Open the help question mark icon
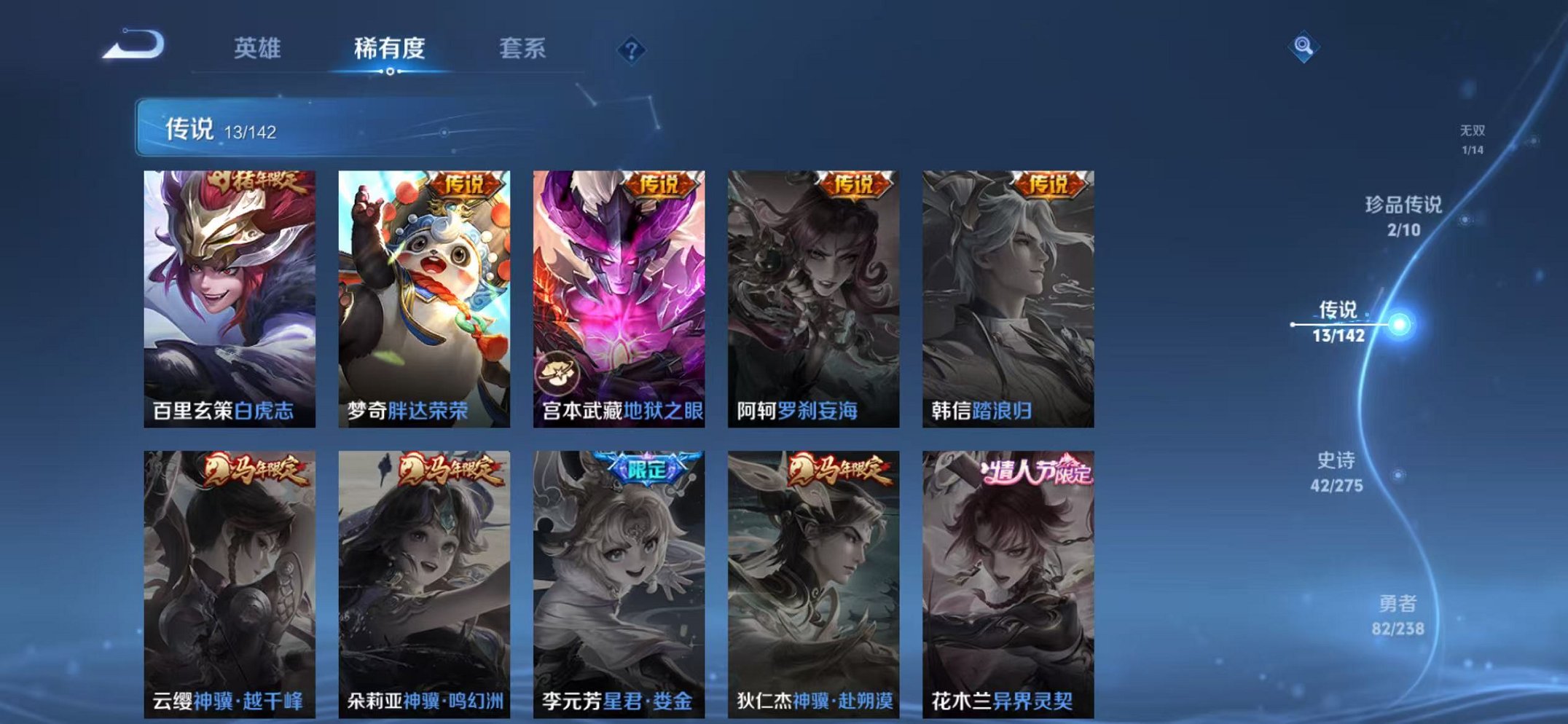This screenshot has height=724, width=1568. pos(633,50)
